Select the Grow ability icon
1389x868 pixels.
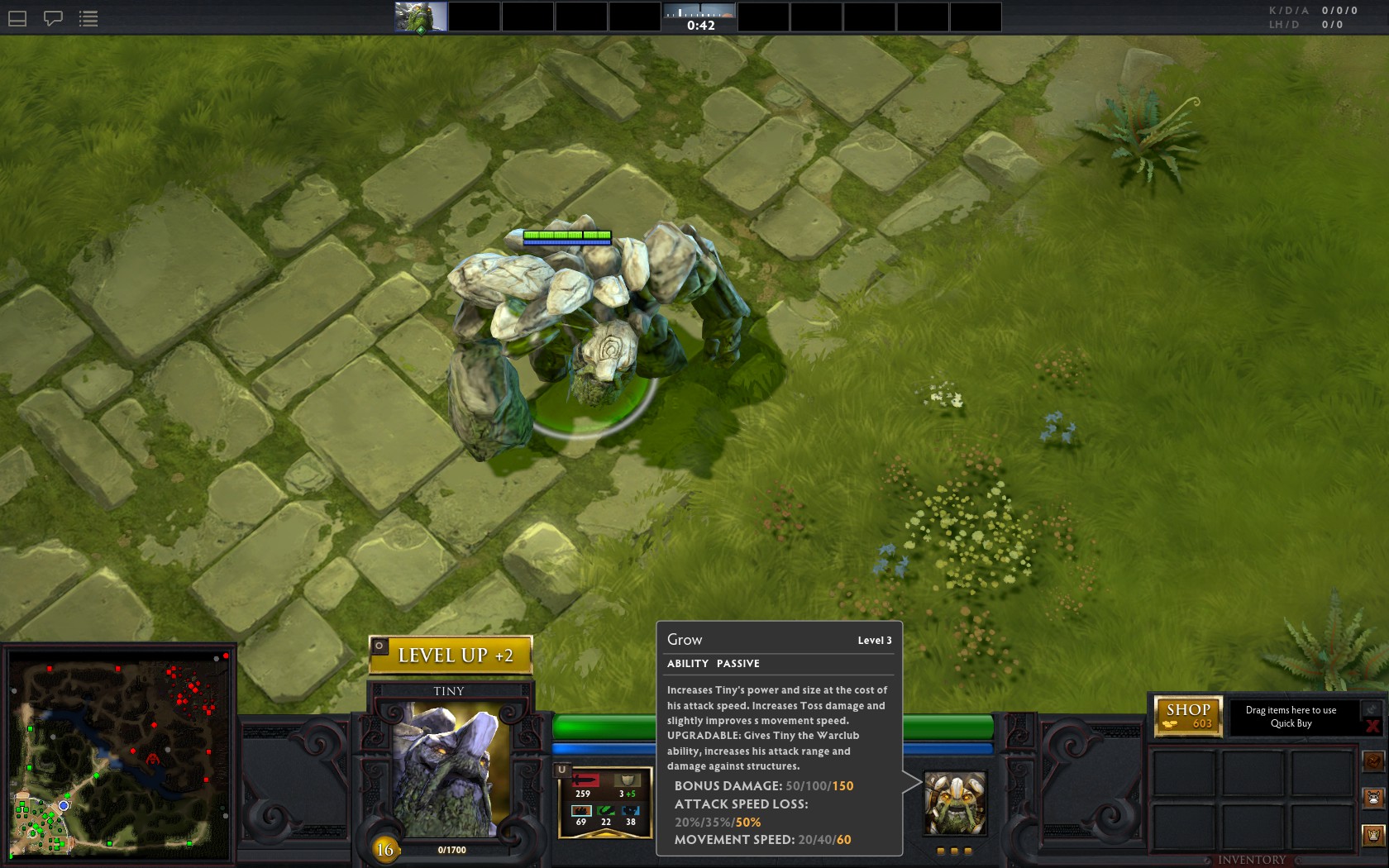pyautogui.click(x=954, y=803)
